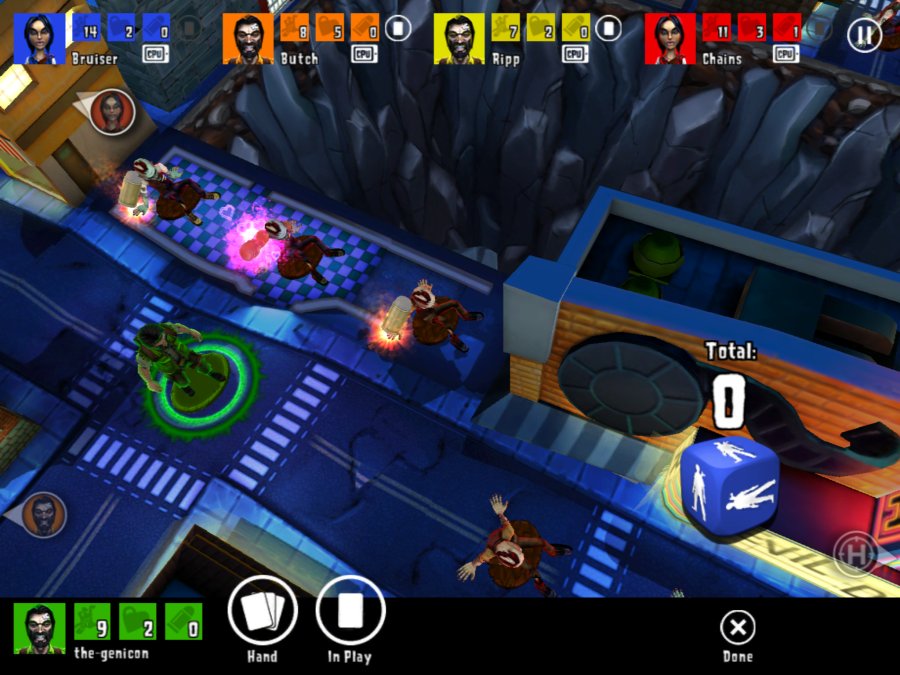Jump to the woman's off-screen portrait marker

click(111, 111)
